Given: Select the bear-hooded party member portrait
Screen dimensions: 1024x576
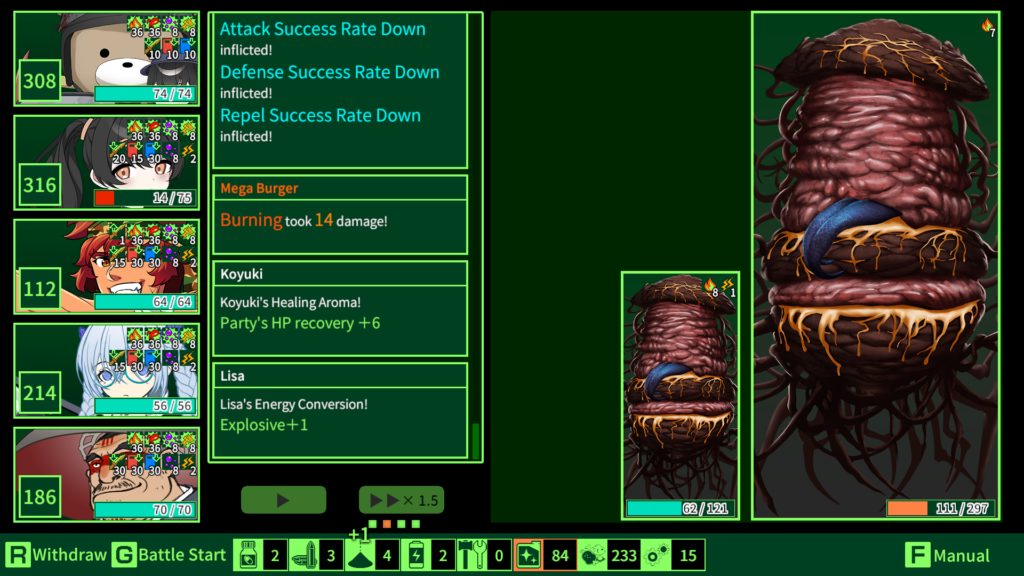Looking at the screenshot, I should point(106,58).
